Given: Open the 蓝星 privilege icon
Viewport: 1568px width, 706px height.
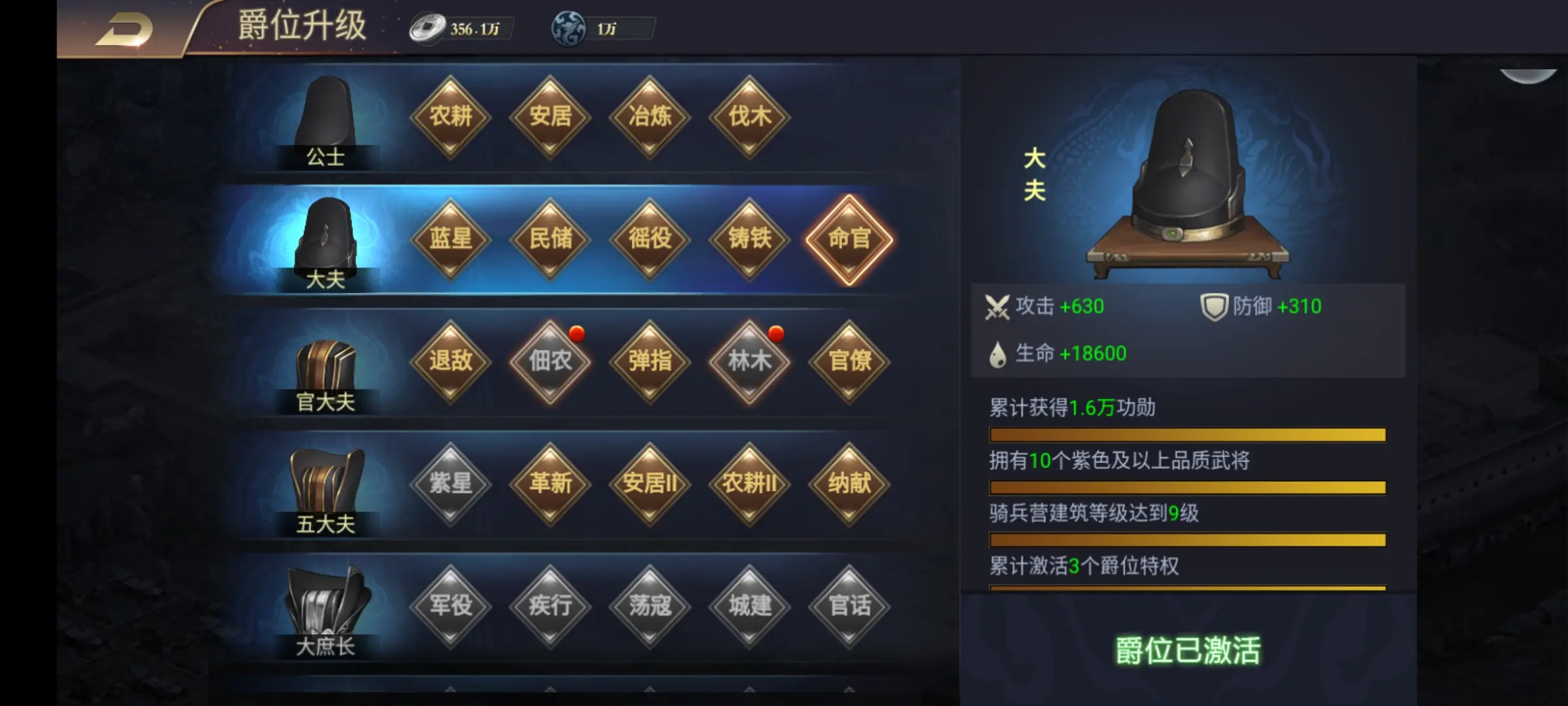Looking at the screenshot, I should [452, 239].
